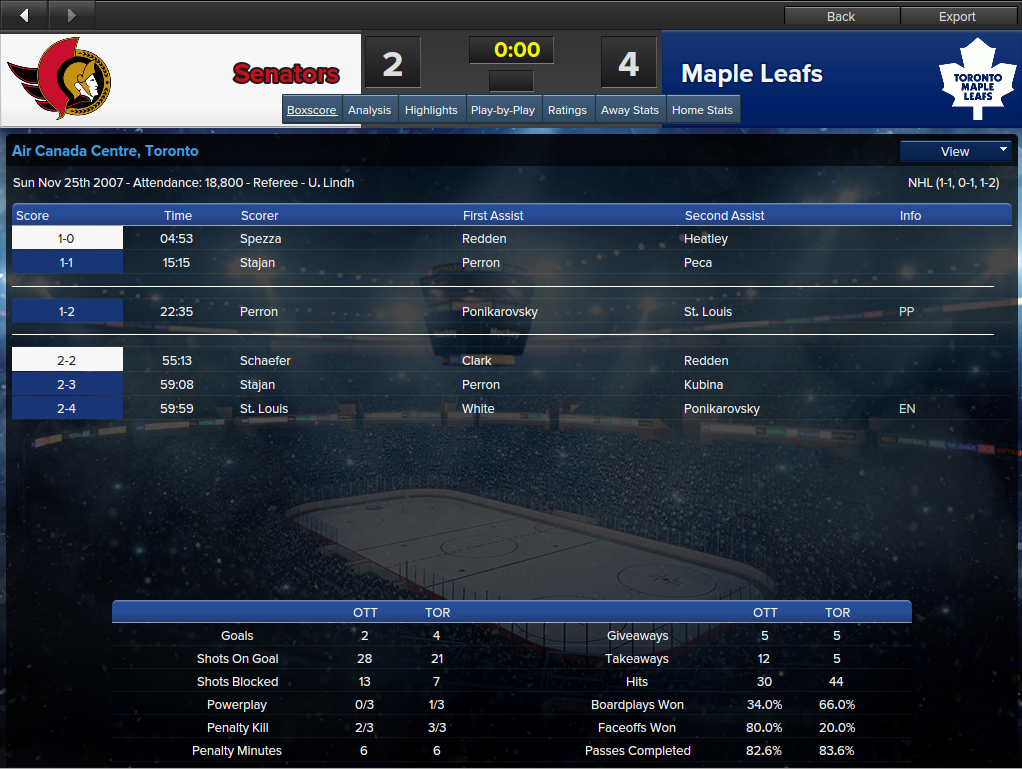Screen dimensions: 1022x769
Task: Open the Away Stats tab
Action: [630, 110]
